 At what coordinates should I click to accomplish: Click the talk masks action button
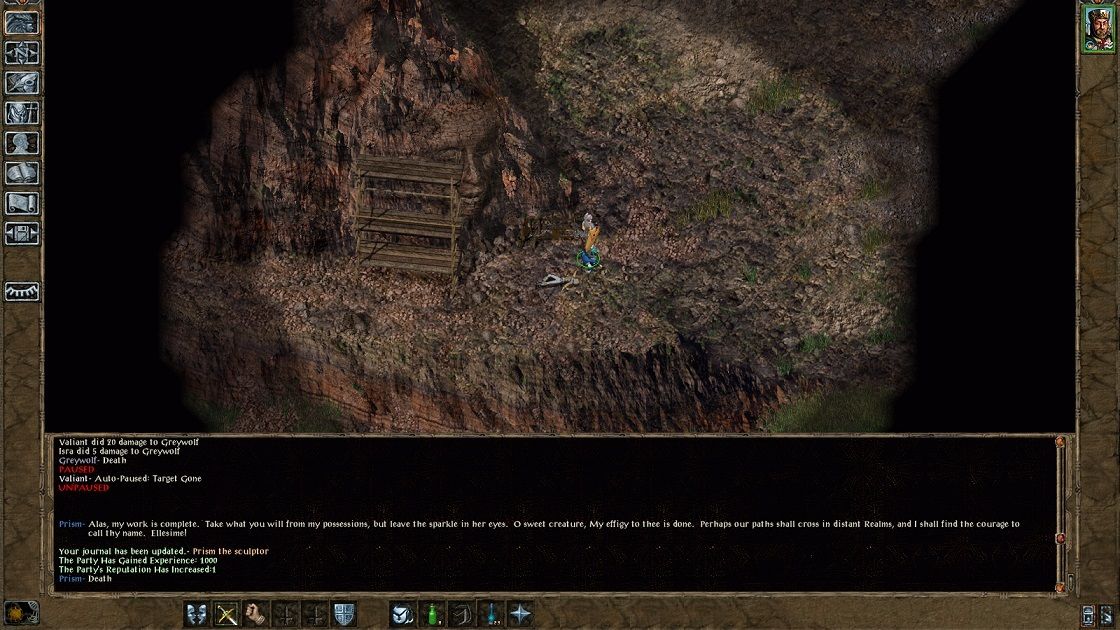coord(197,614)
